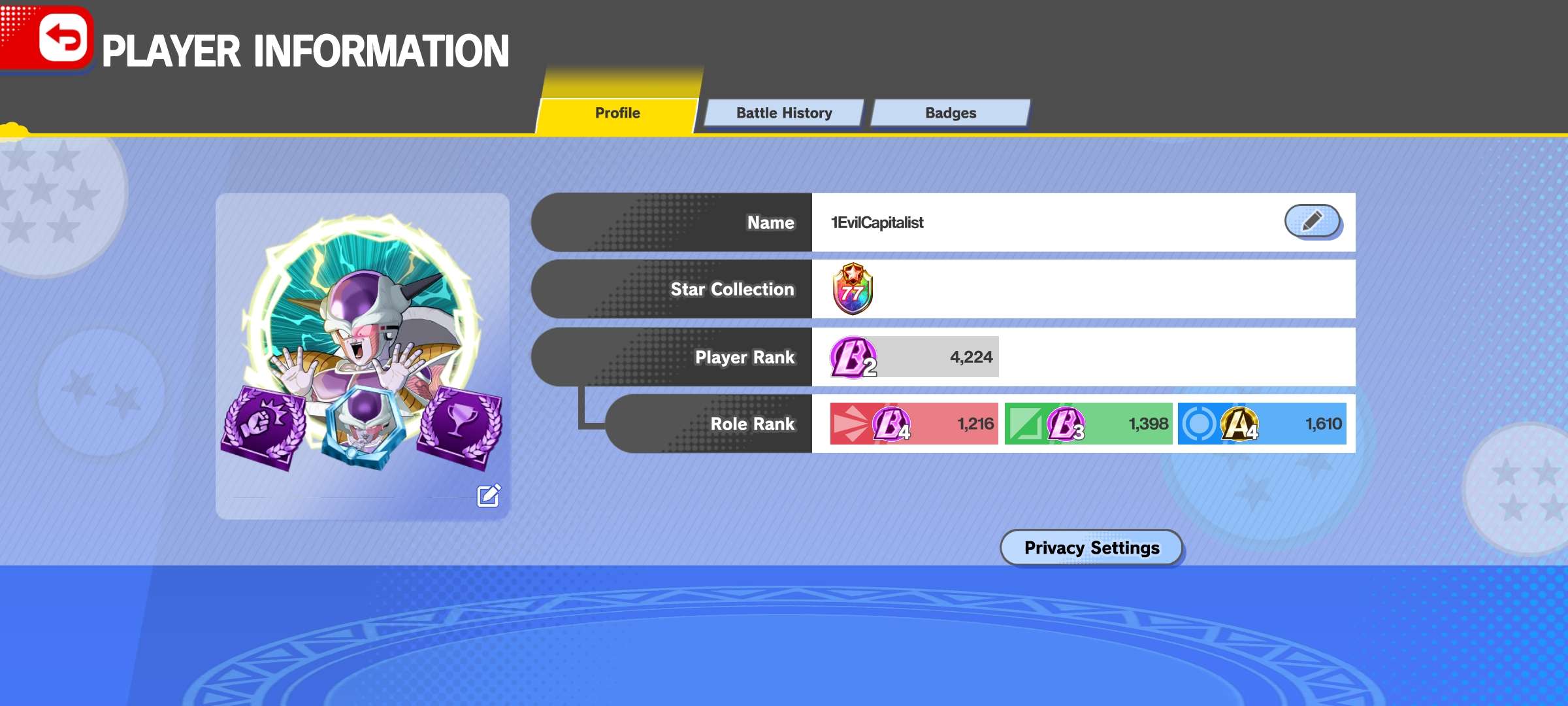The width and height of the screenshot is (1568, 706).
Task: Open Privacy Settings
Action: click(x=1092, y=548)
